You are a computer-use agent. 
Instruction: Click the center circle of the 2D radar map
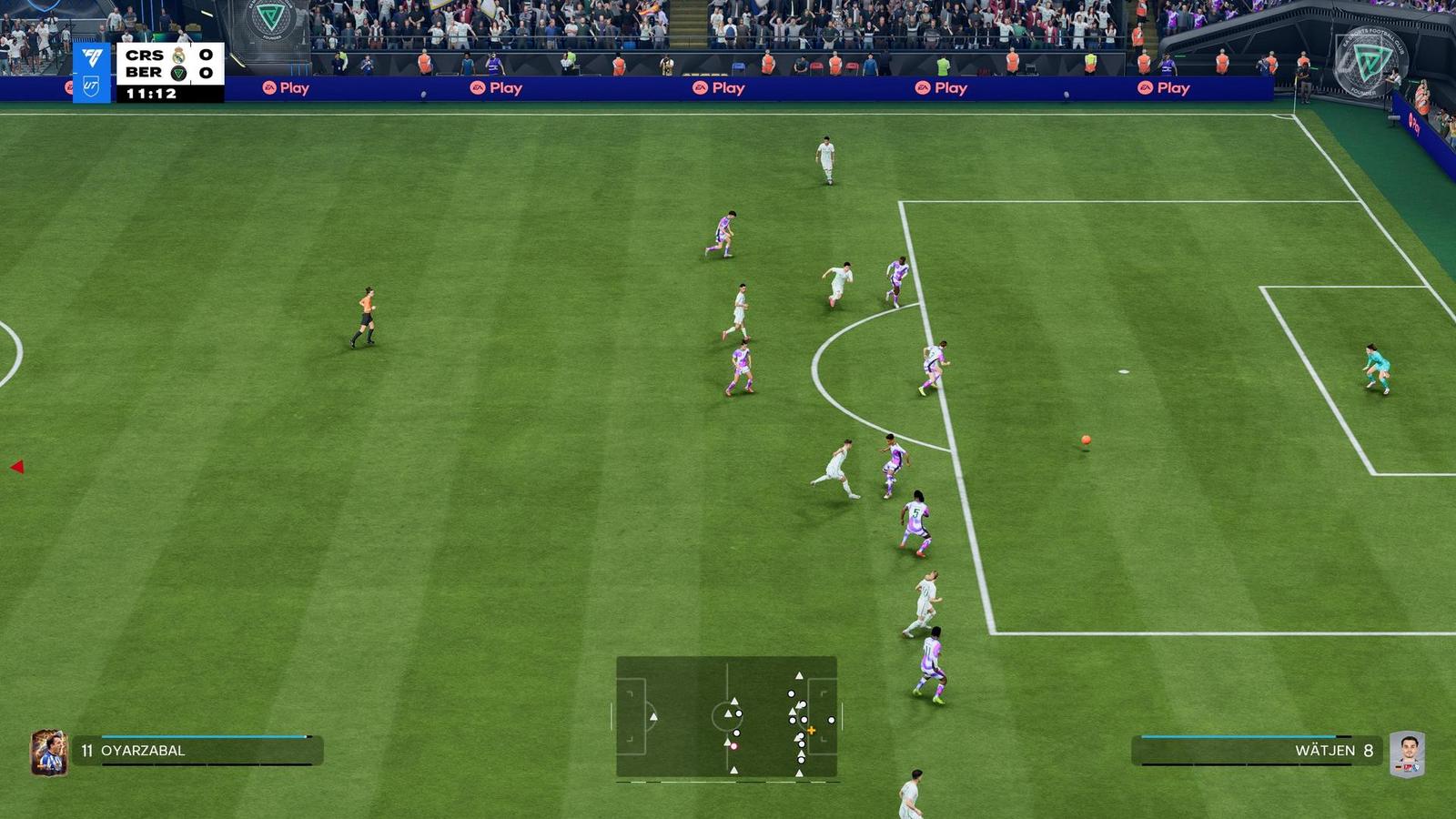point(728,719)
